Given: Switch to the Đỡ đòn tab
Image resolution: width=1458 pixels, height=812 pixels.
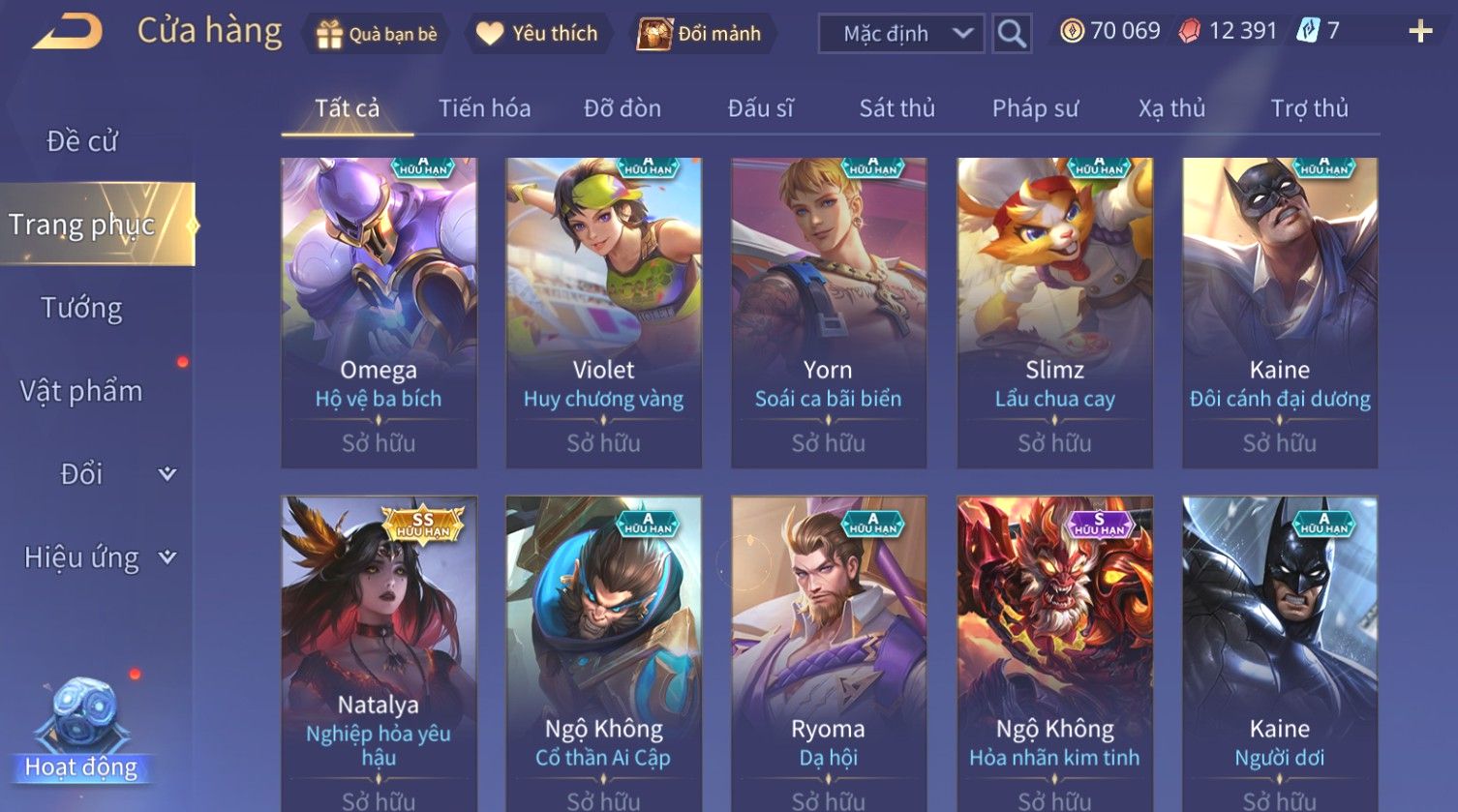Looking at the screenshot, I should (623, 108).
